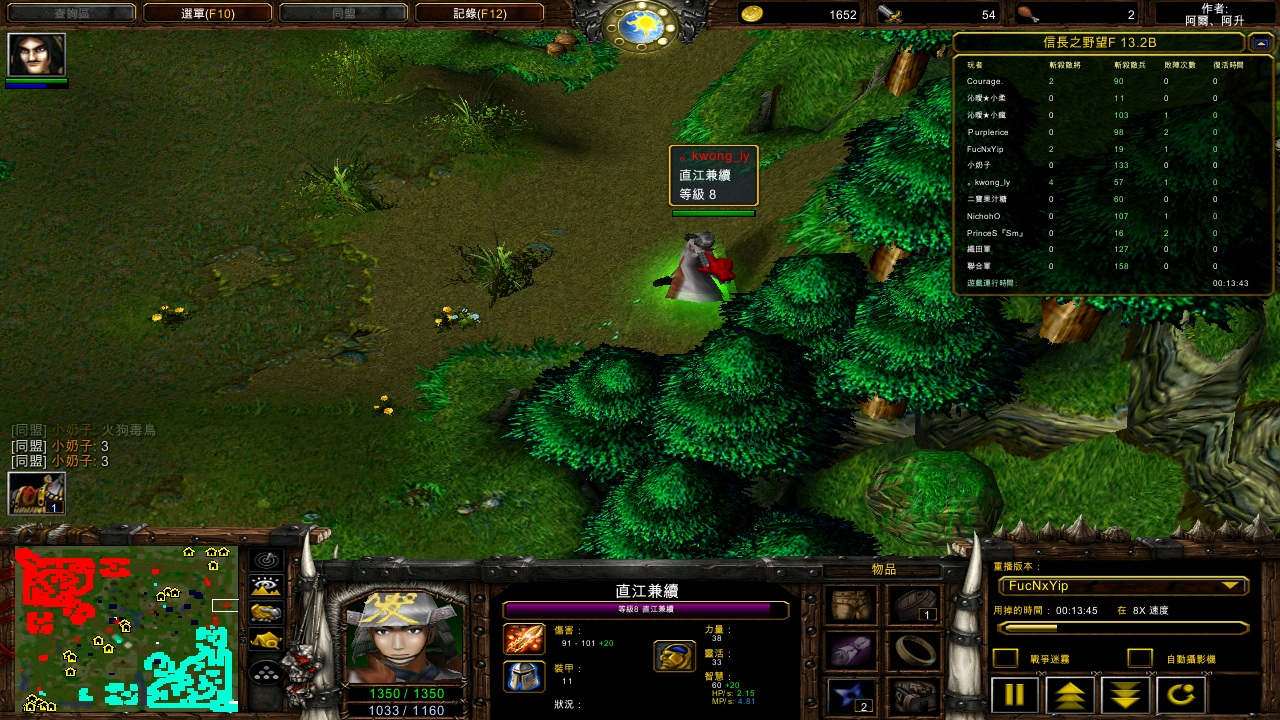This screenshot has width=1280, height=720.
Task: Open the 記錄 (F12) log
Action: click(479, 14)
